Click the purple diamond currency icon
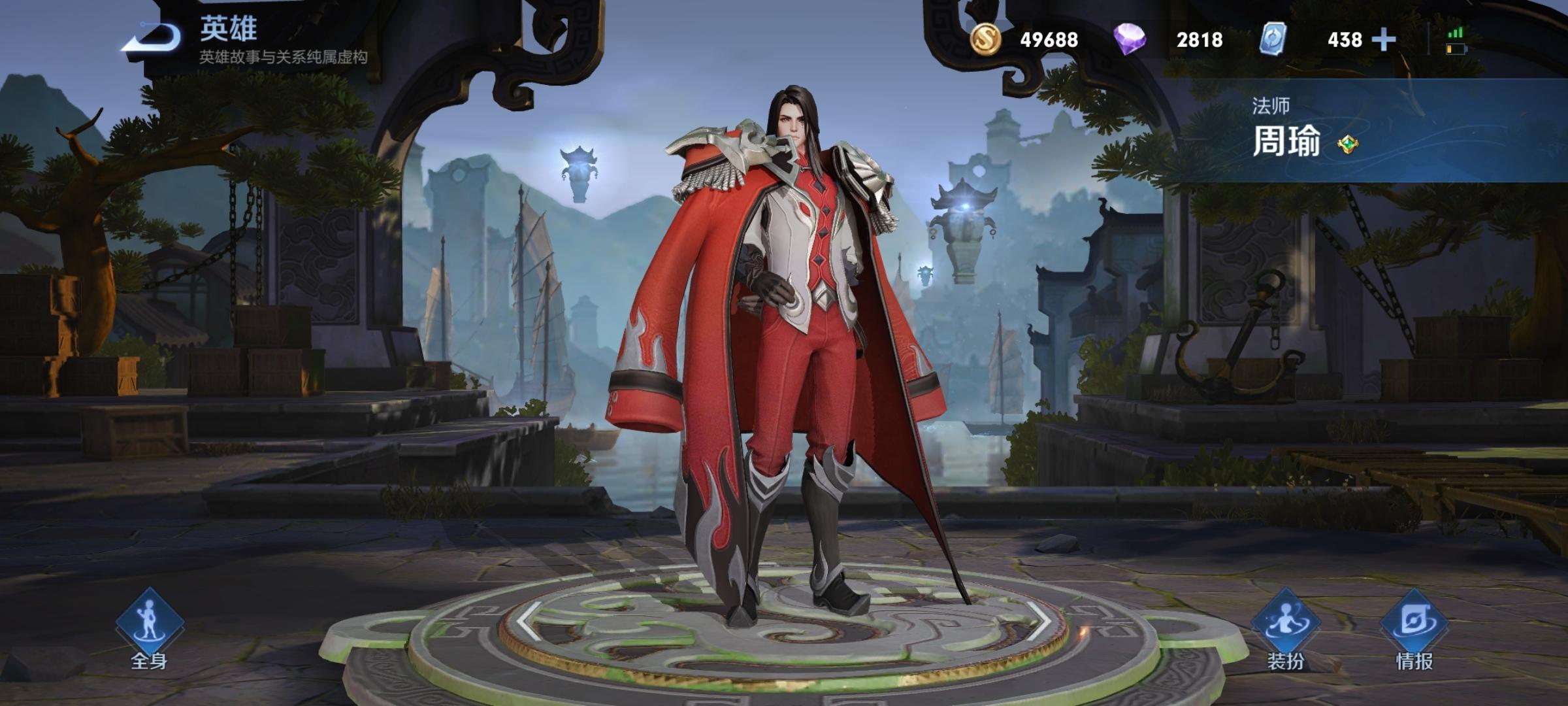 pyautogui.click(x=1129, y=39)
